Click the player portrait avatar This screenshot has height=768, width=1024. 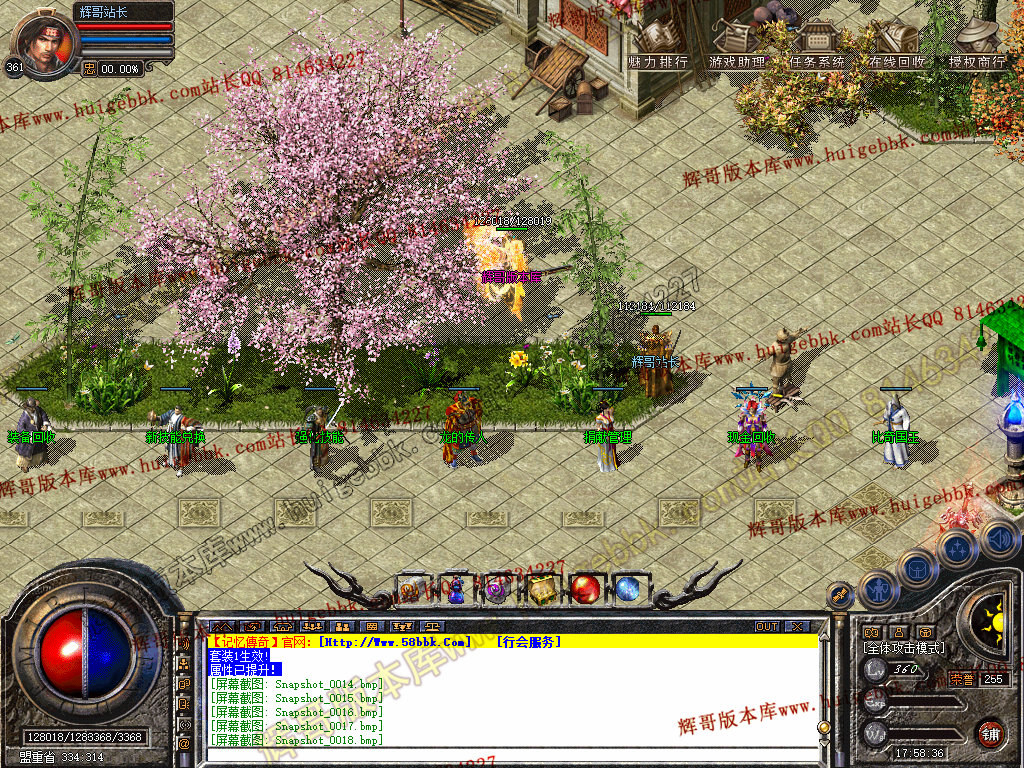coord(42,42)
